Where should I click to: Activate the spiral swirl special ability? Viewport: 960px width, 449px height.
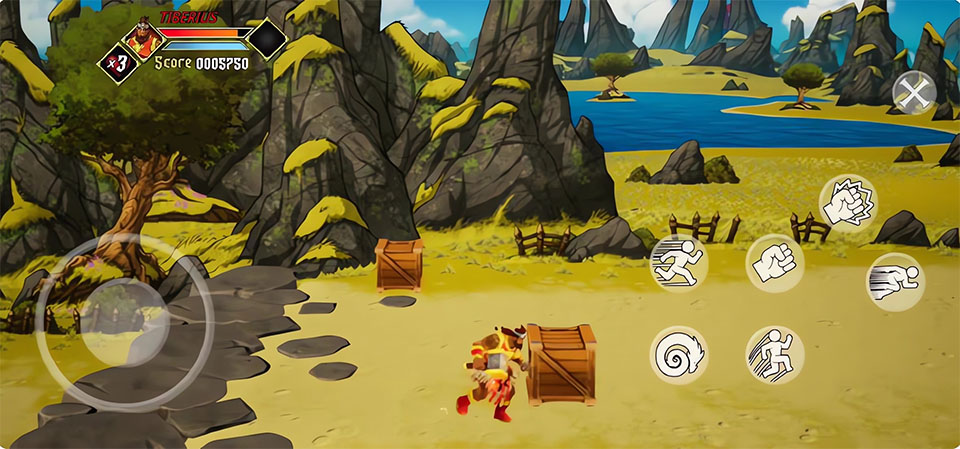point(678,355)
